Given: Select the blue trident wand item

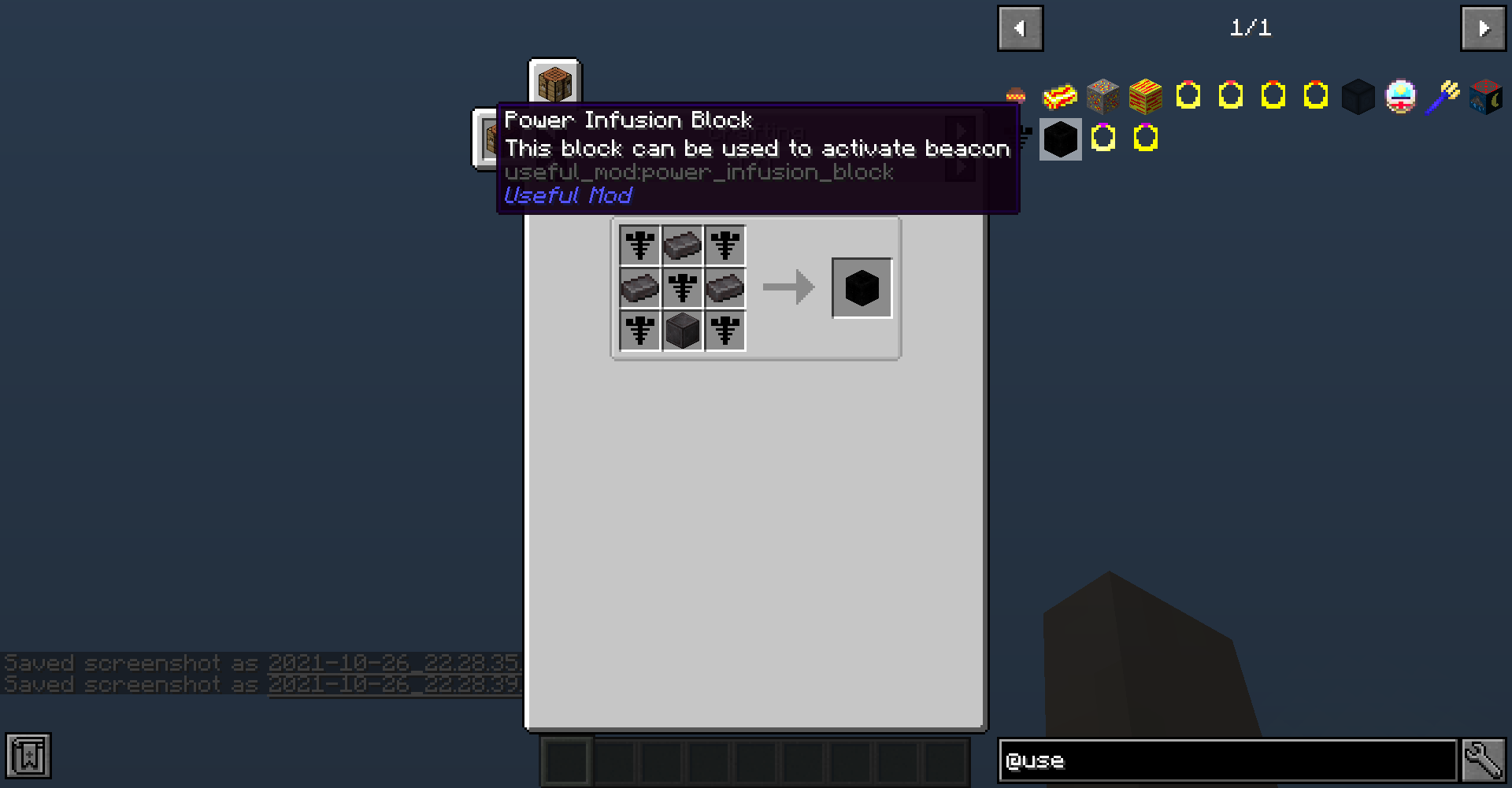Looking at the screenshot, I should coord(1443,96).
